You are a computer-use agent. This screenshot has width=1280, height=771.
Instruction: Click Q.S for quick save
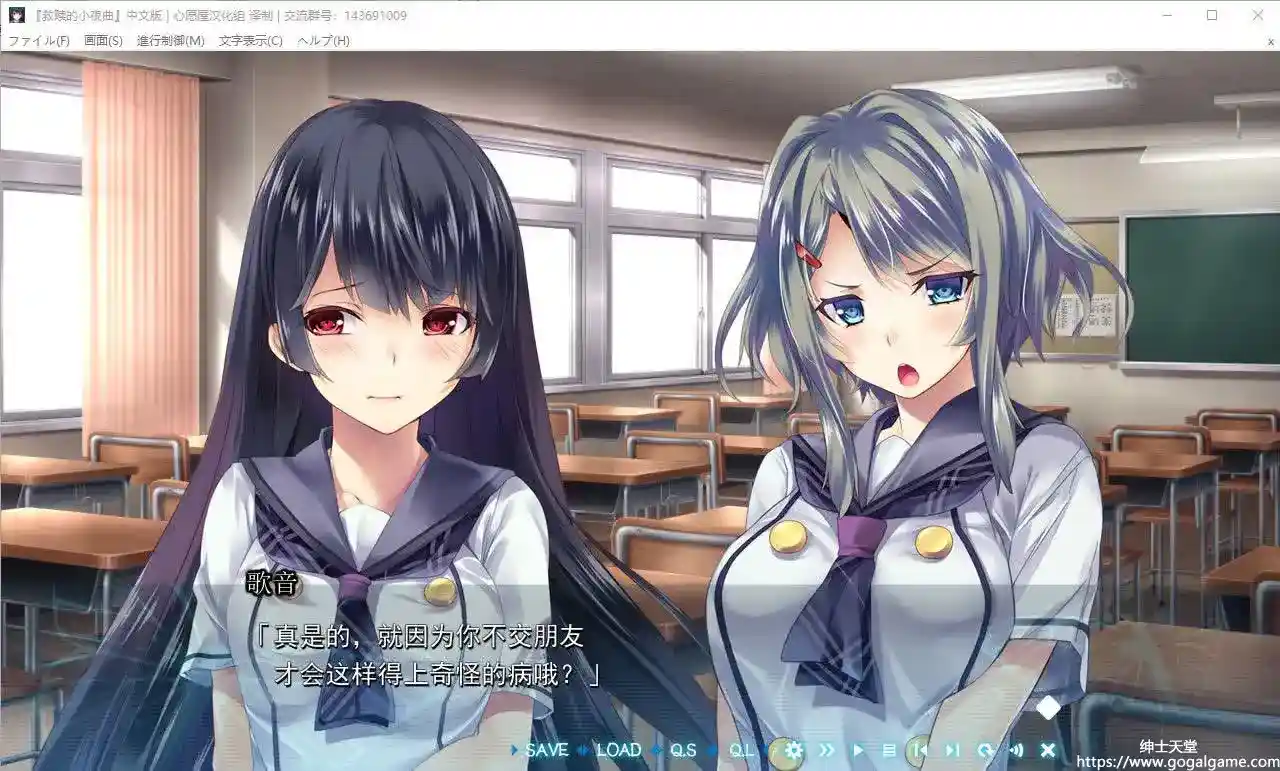coord(685,749)
